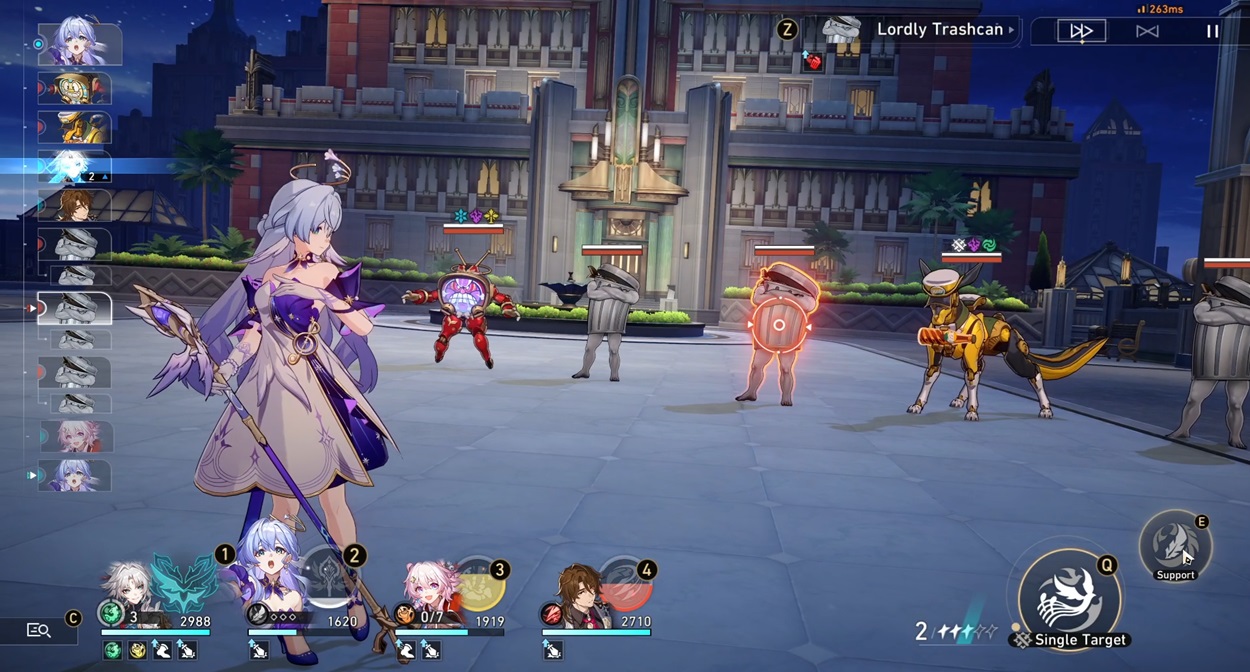1250x672 pixels.
Task: Toggle the auto-battle button beside the speed-up
Action: (x=1147, y=31)
